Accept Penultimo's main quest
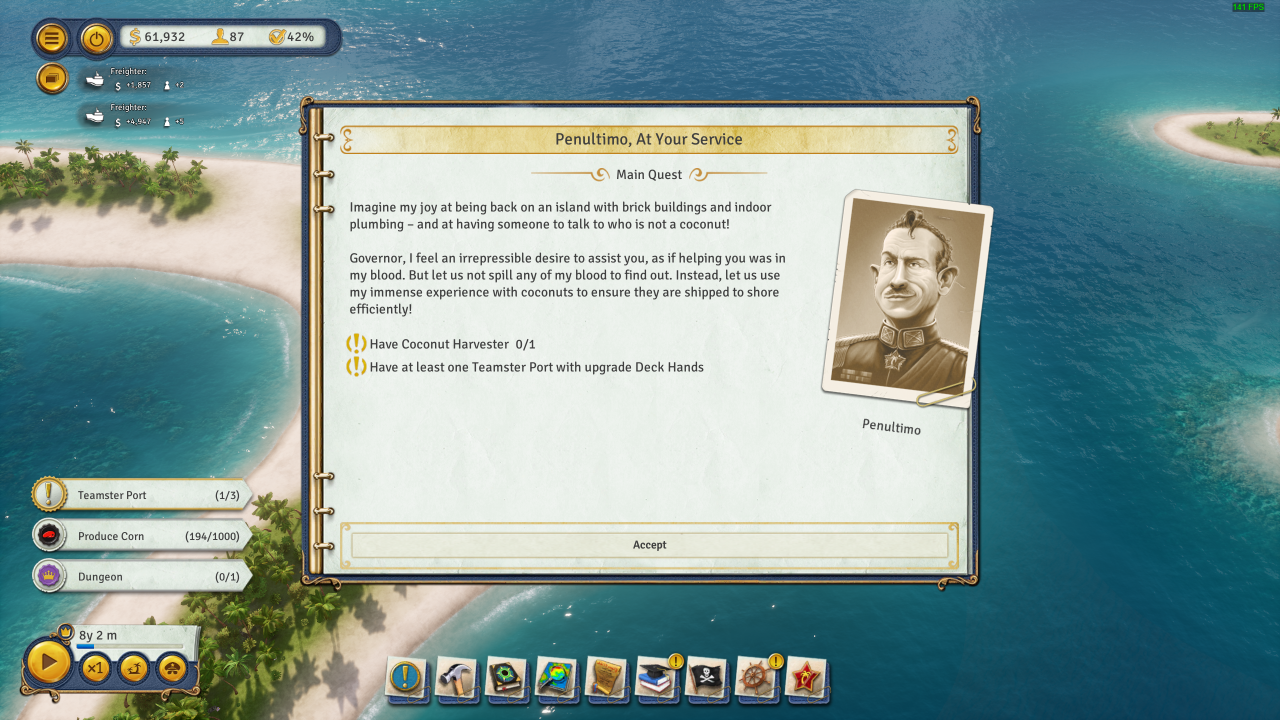1280x720 pixels. tap(649, 544)
